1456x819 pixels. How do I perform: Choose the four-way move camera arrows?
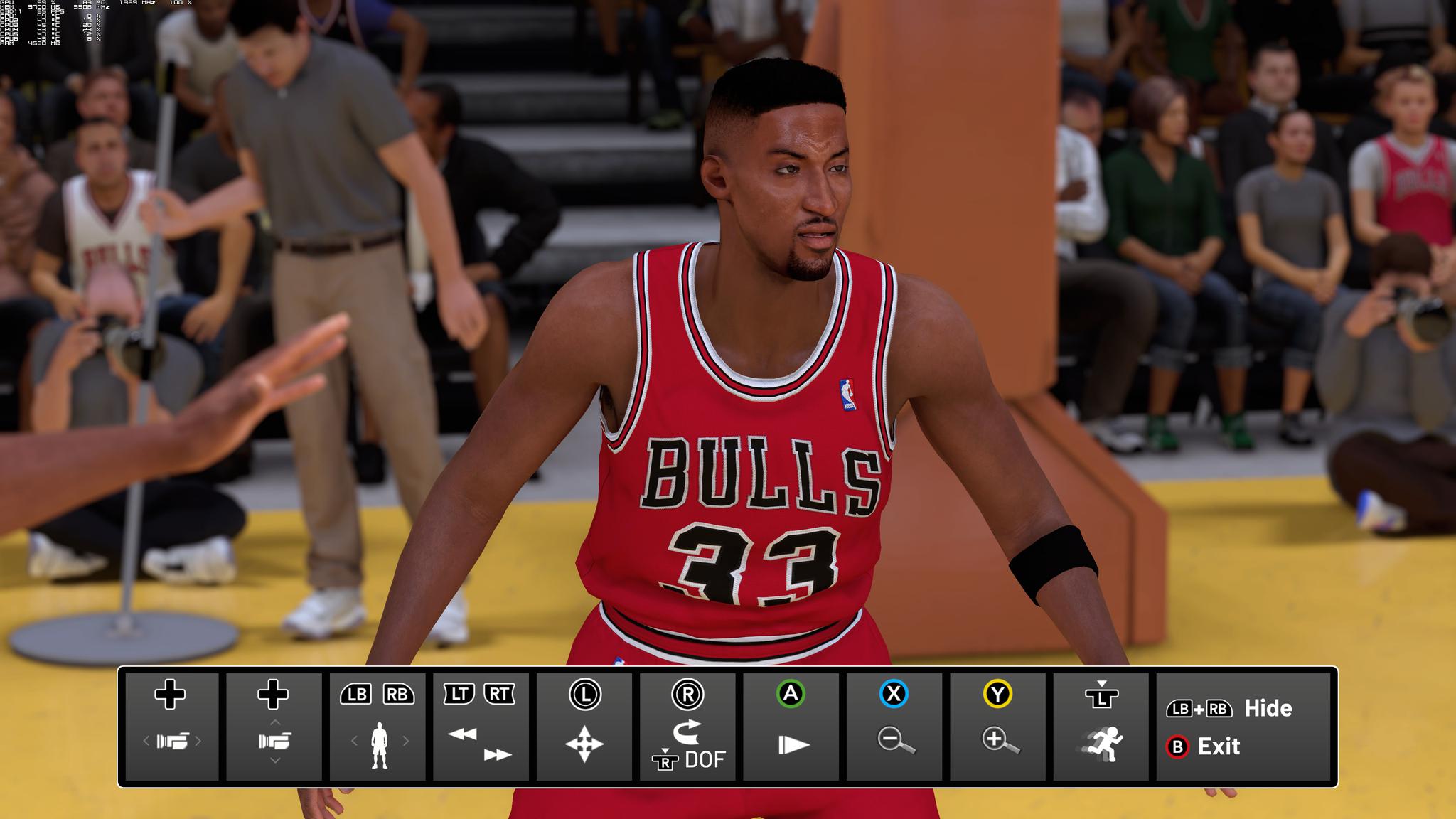coord(584,744)
